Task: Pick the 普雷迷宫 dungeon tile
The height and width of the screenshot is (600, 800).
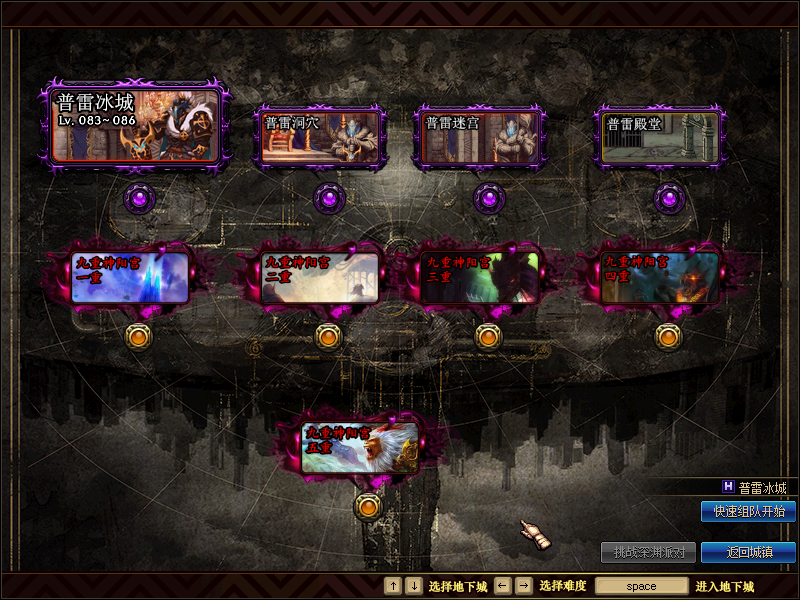Action: [x=480, y=137]
